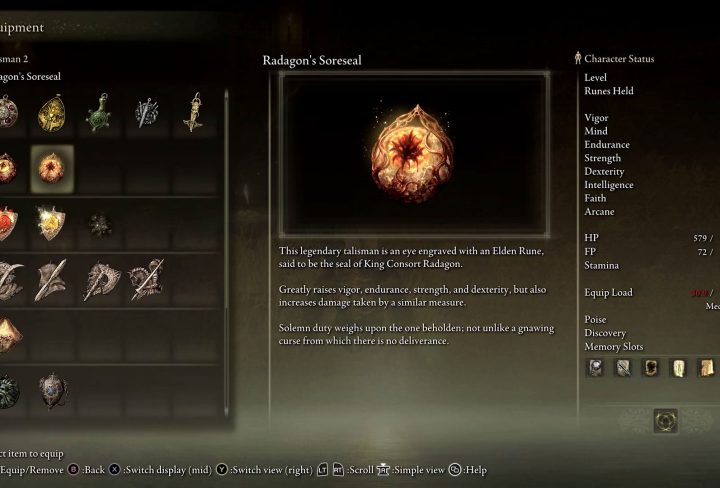Click the talisman list scrollbar
Viewport: 720px width, 488px height.
pyautogui.click(x=226, y=250)
